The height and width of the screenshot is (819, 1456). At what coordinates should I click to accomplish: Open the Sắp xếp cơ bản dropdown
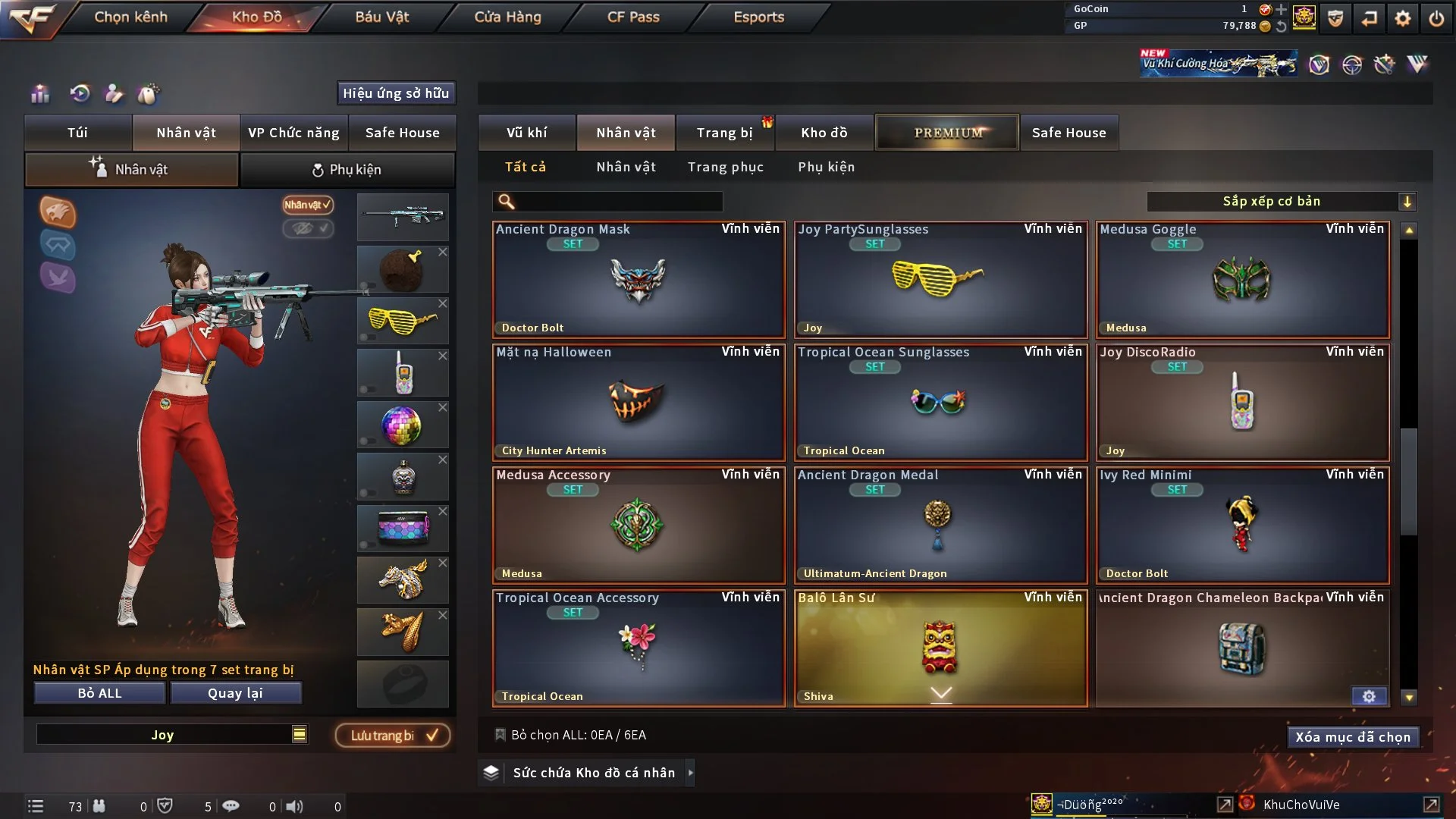1281,202
